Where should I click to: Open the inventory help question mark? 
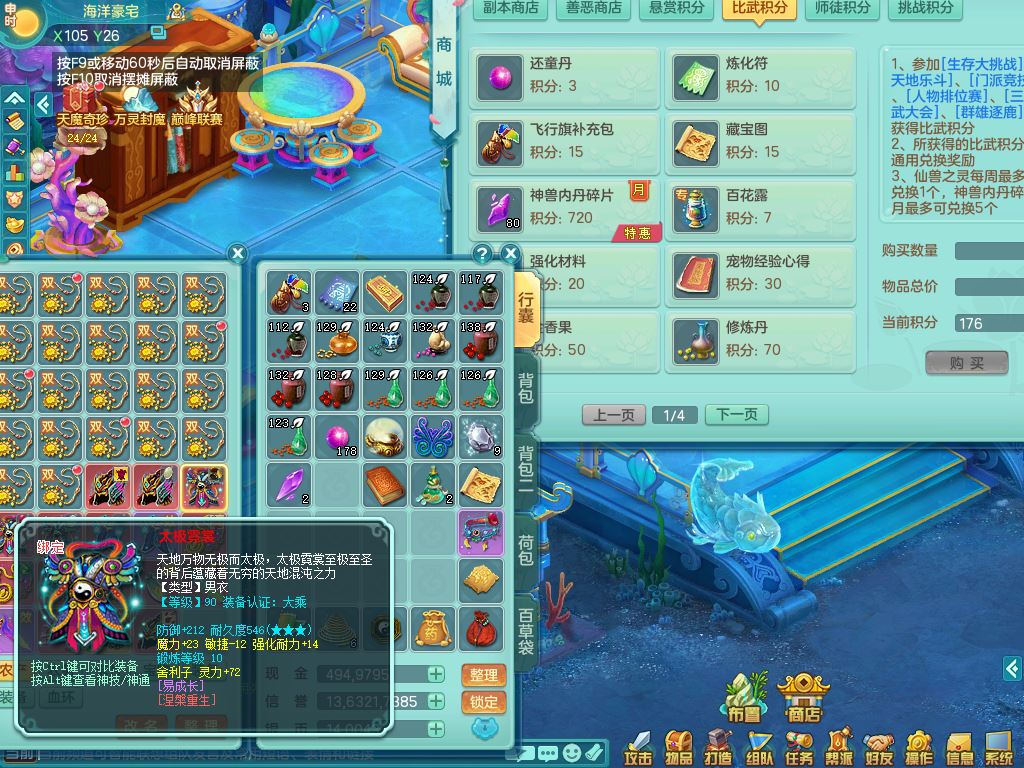482,253
